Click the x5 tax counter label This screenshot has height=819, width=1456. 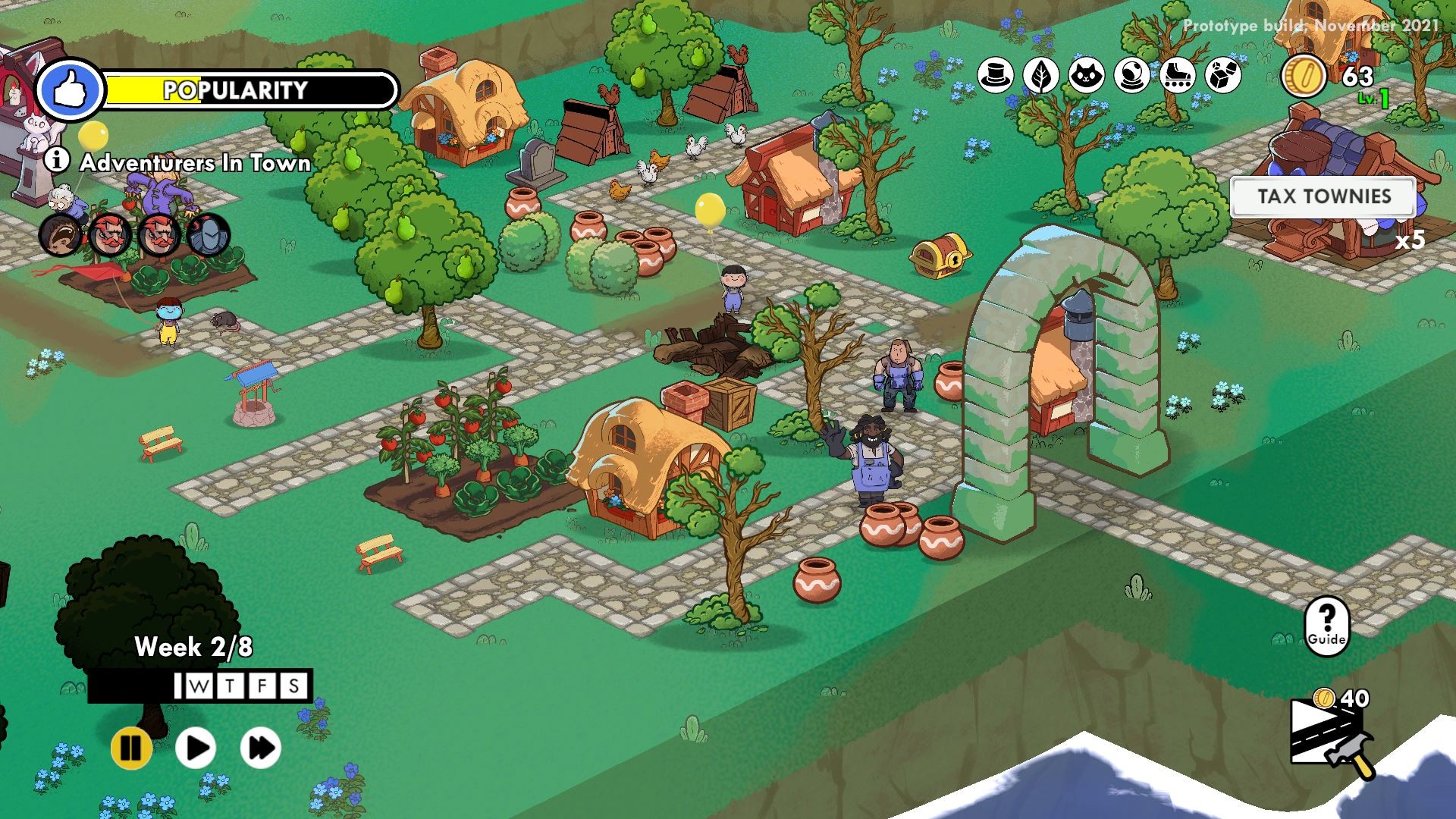pos(1409,239)
